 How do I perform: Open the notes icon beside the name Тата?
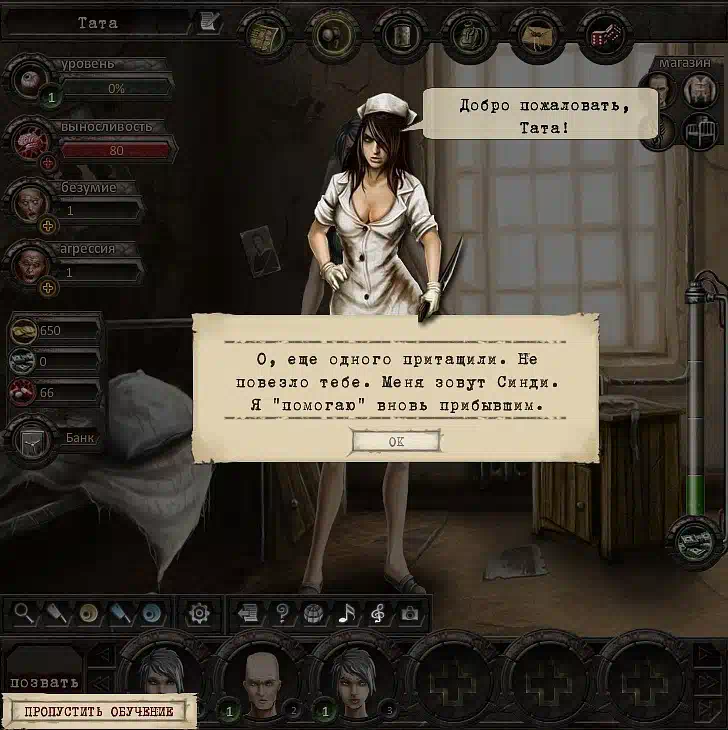209,21
